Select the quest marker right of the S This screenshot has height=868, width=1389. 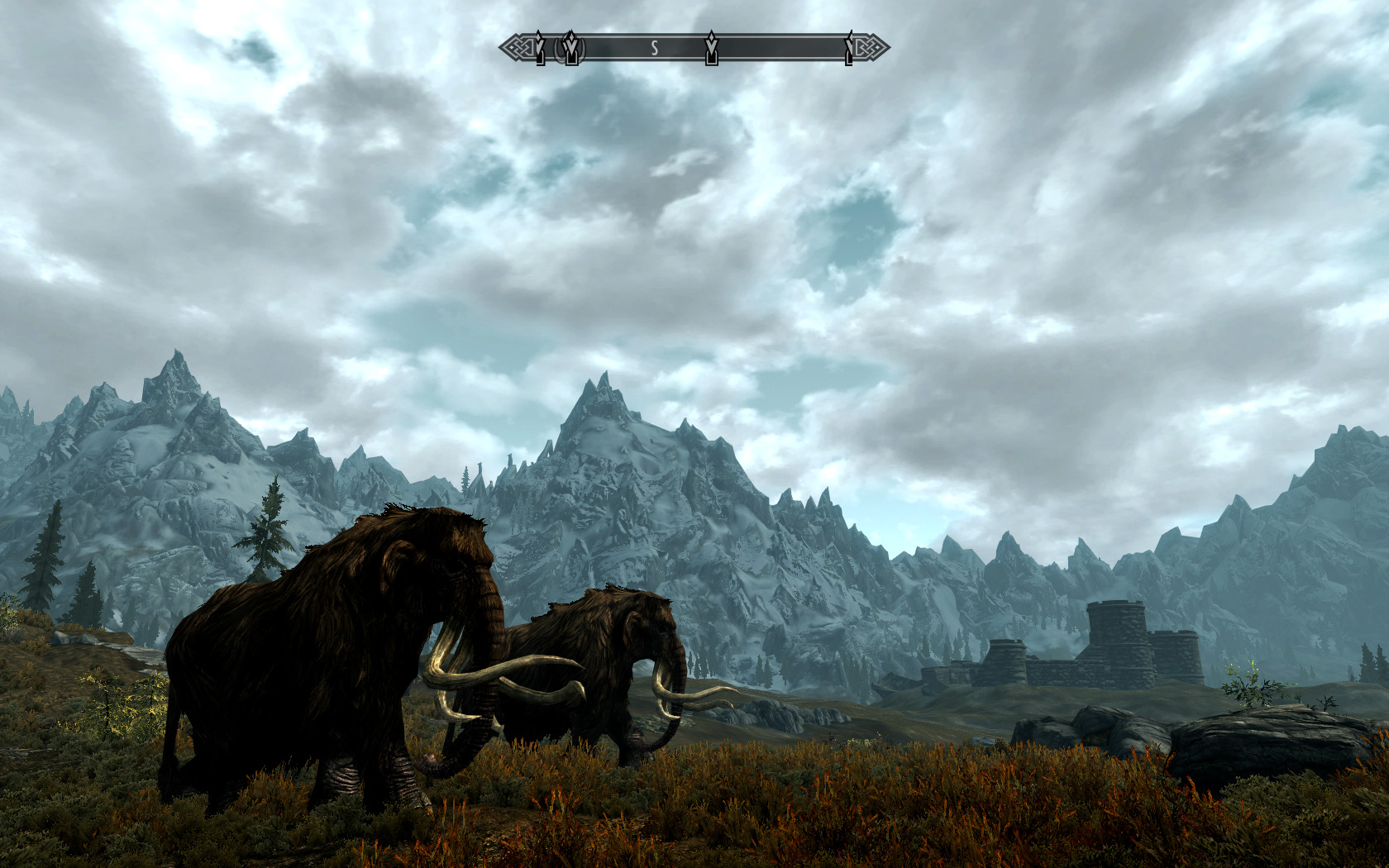[711, 48]
